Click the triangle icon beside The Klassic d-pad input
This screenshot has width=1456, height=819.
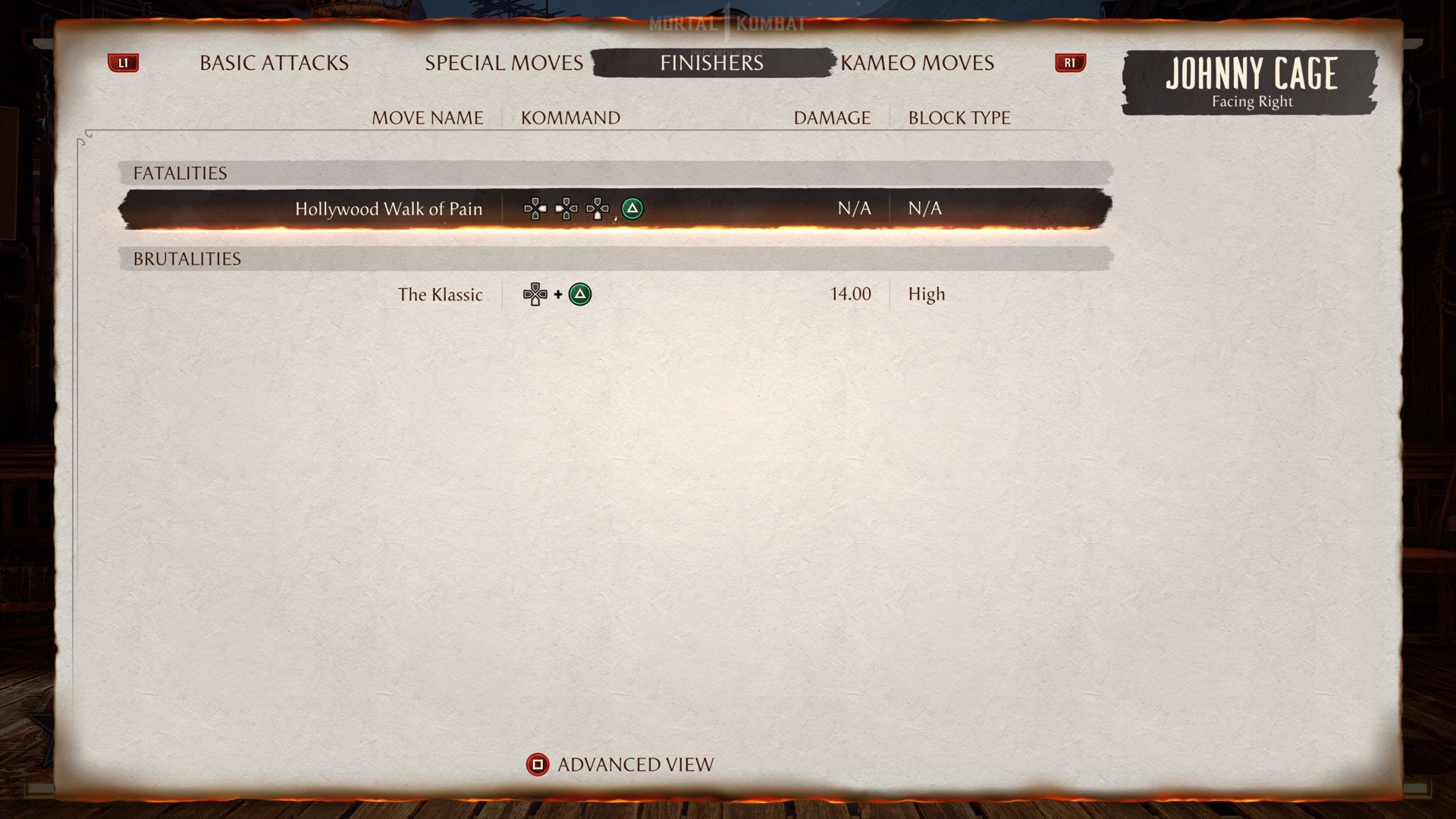point(579,293)
